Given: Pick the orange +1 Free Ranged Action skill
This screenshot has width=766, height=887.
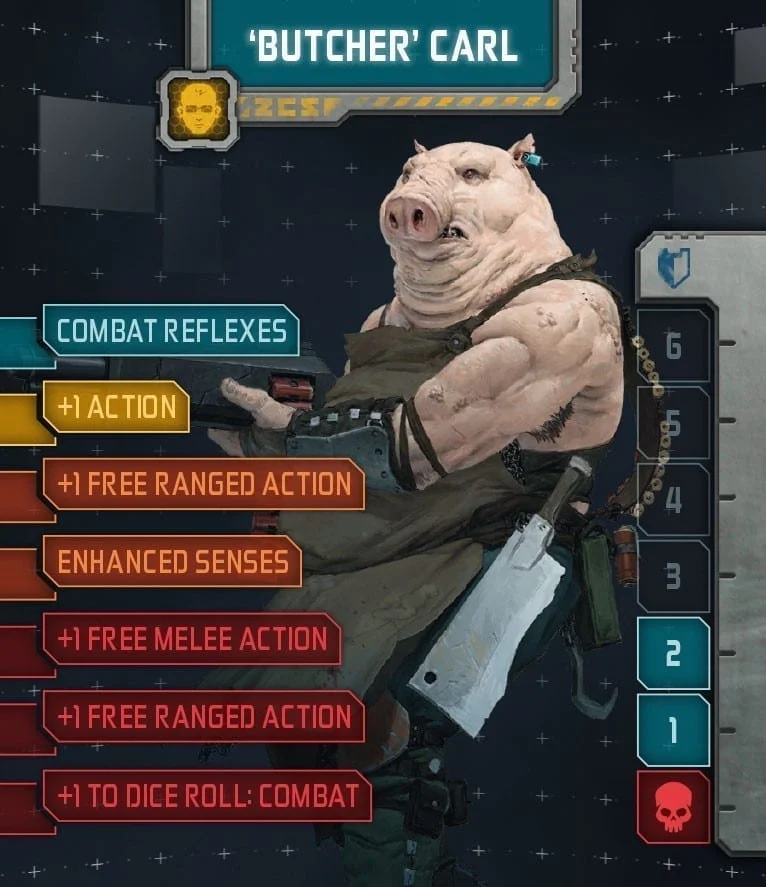Looking at the screenshot, I should pyautogui.click(x=204, y=484).
